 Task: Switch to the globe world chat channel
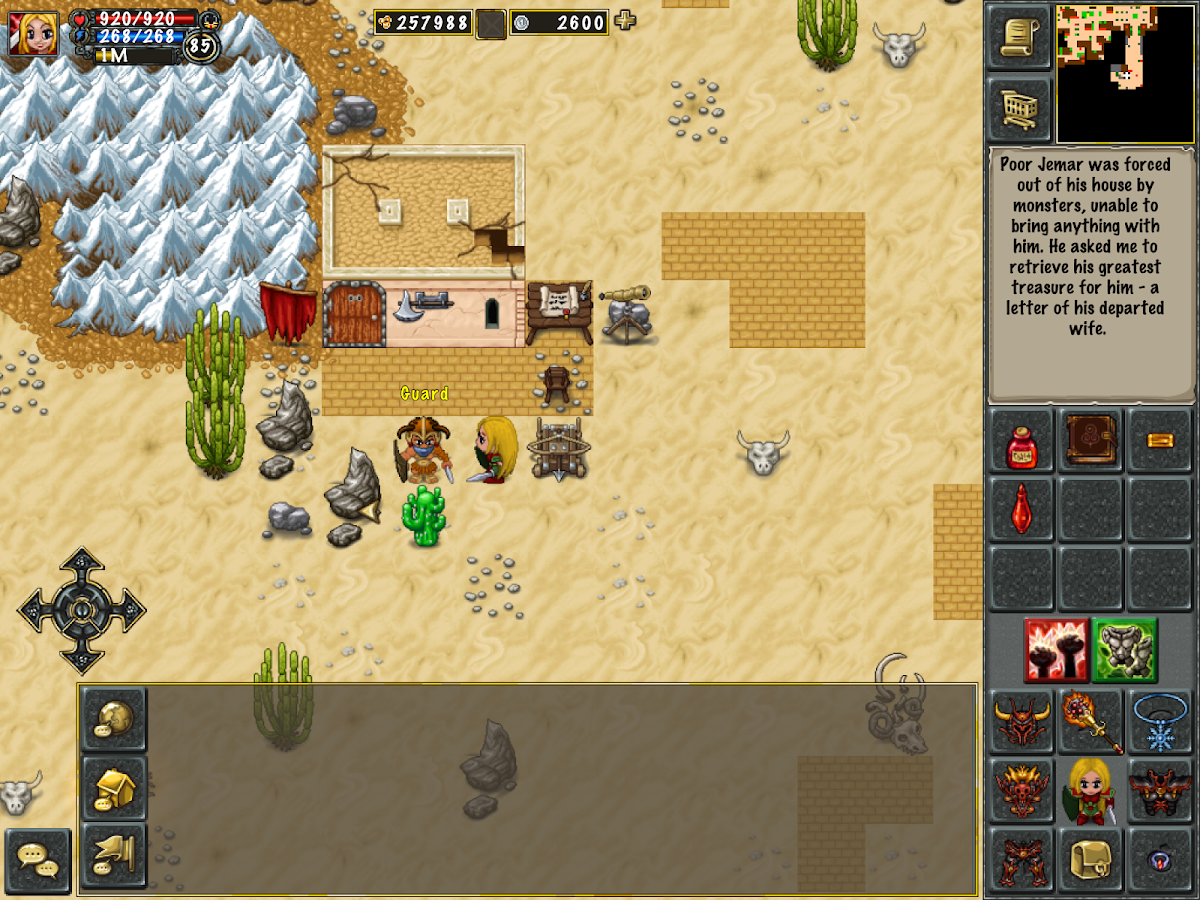click(113, 719)
